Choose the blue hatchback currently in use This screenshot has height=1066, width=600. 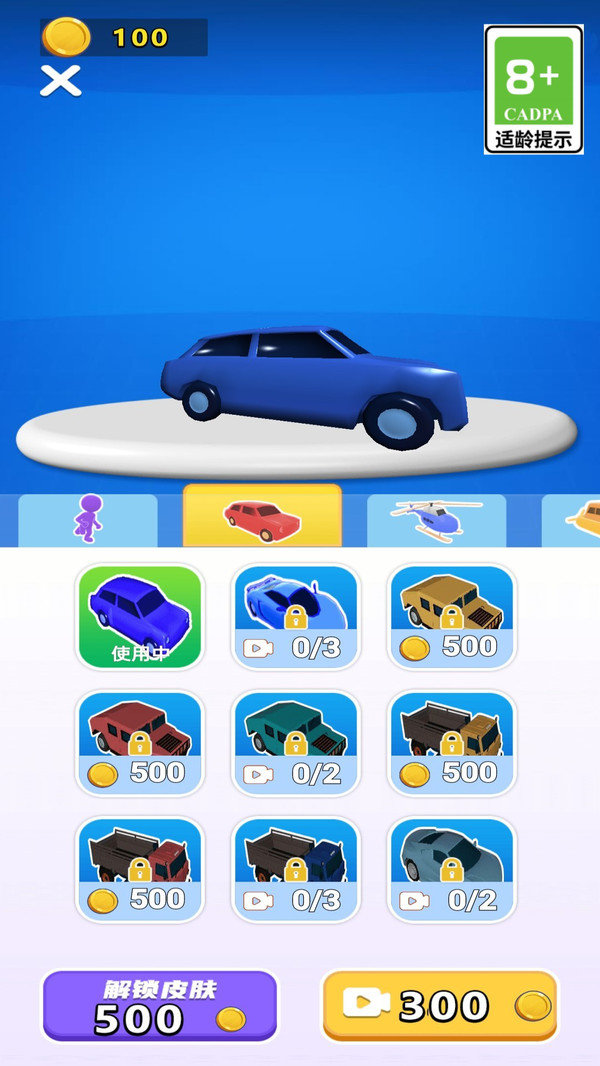[x=140, y=616]
